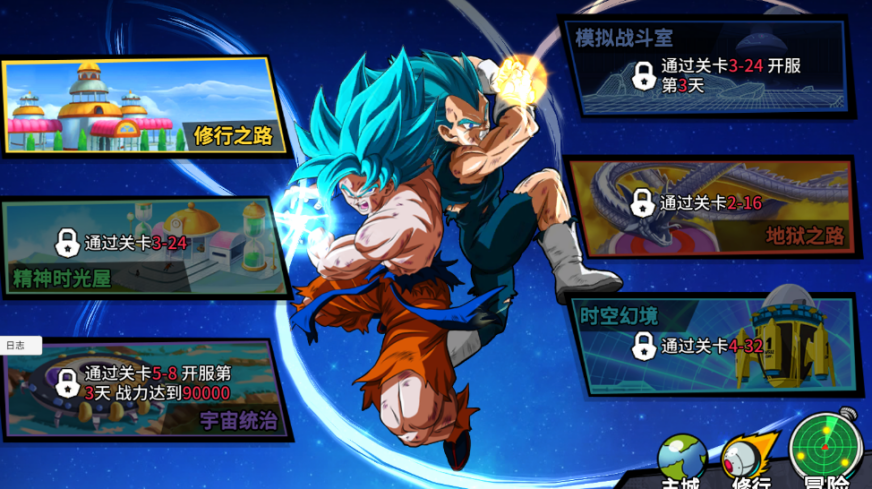Screen dimensions: 872x489
Task: Click the small 日志 log tag
Action: [x=18, y=345]
